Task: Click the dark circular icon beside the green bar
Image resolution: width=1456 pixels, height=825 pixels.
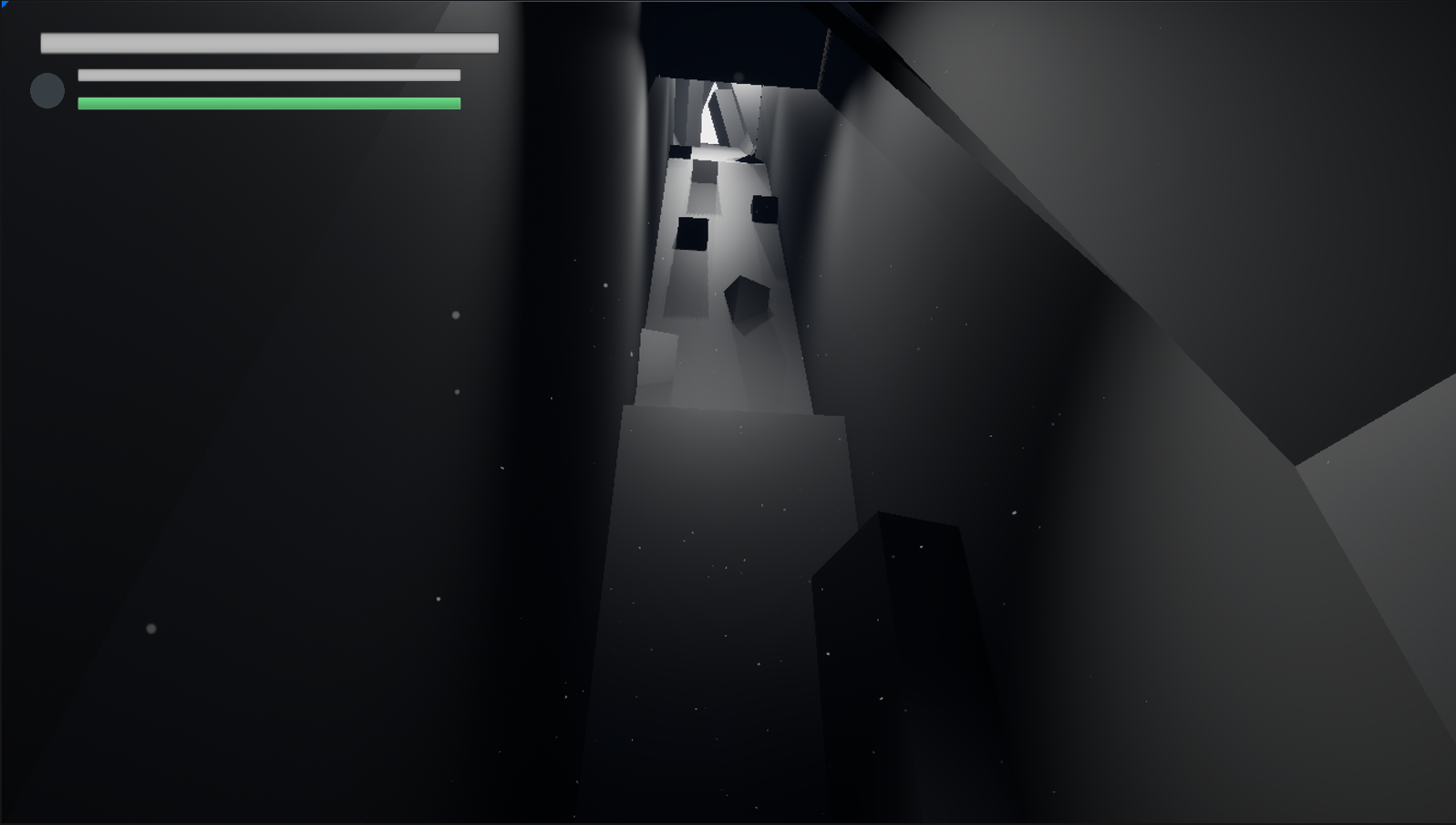Action: pyautogui.click(x=47, y=90)
